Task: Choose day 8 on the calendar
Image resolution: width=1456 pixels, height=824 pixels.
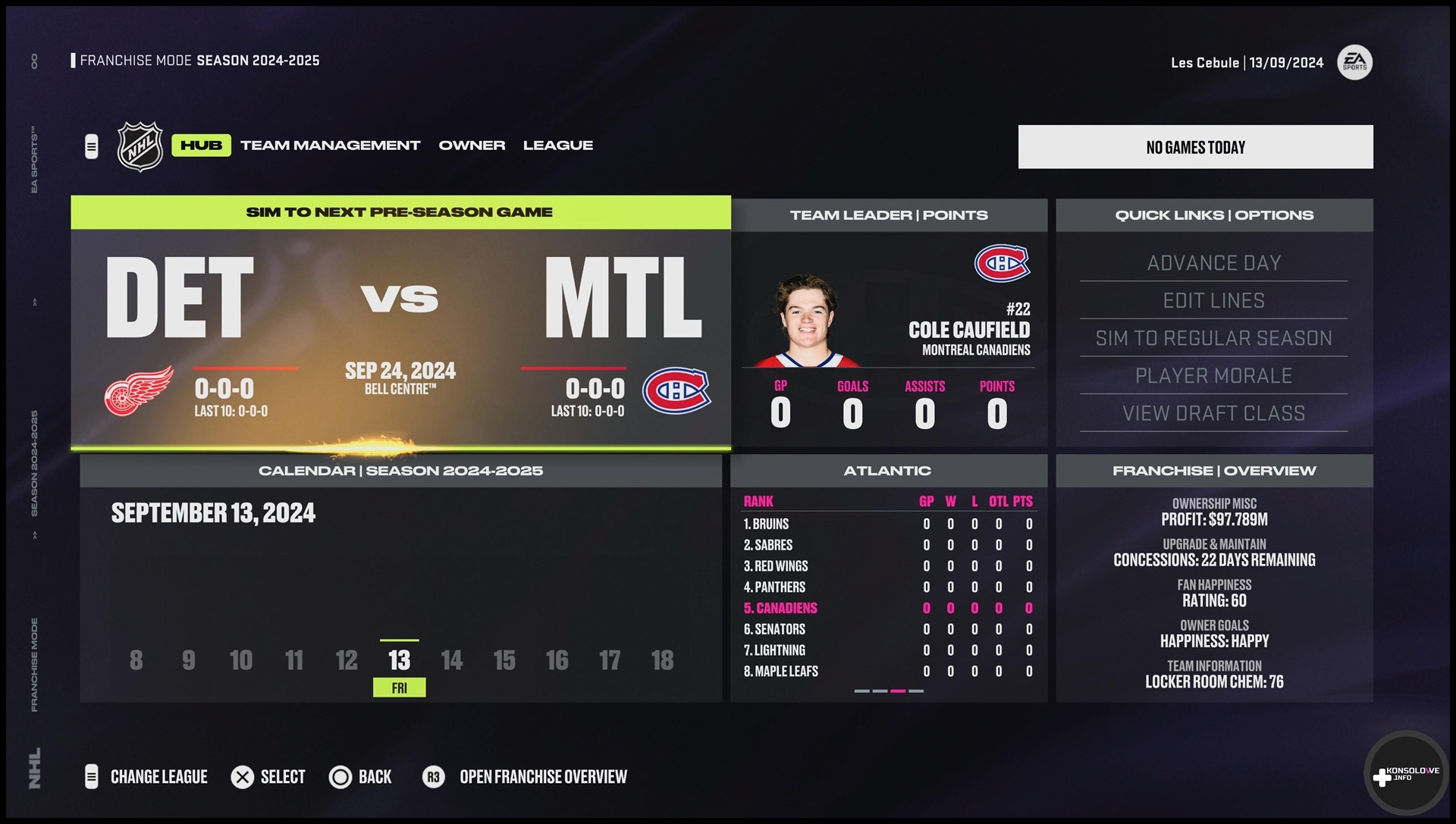Action: tap(136, 660)
